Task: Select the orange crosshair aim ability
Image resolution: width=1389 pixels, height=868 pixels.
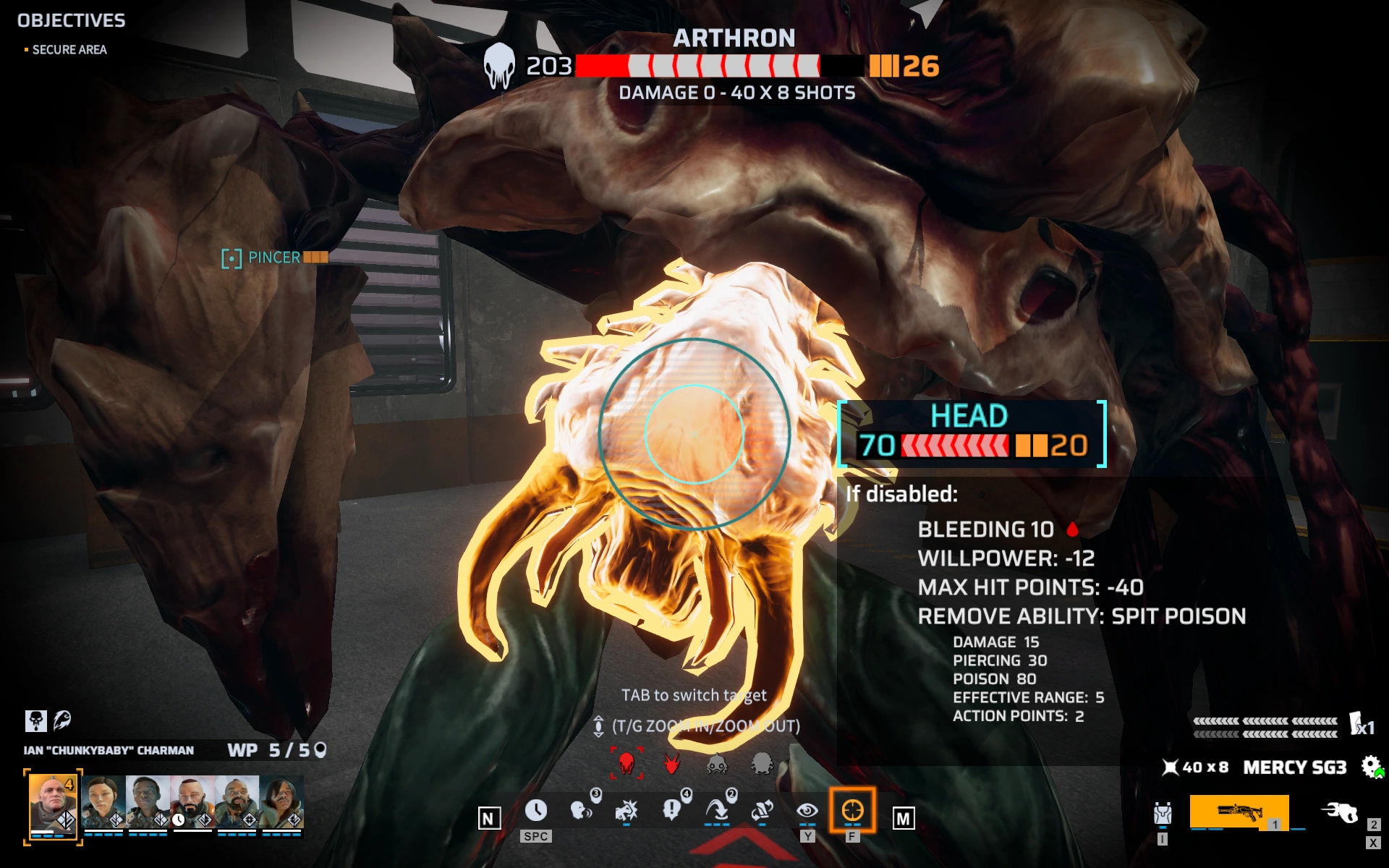Action: point(852,810)
